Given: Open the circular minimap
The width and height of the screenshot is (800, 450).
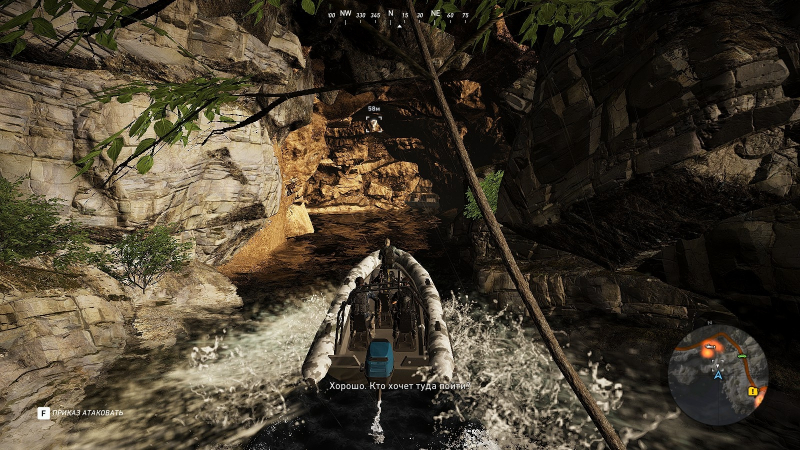Looking at the screenshot, I should (718, 375).
